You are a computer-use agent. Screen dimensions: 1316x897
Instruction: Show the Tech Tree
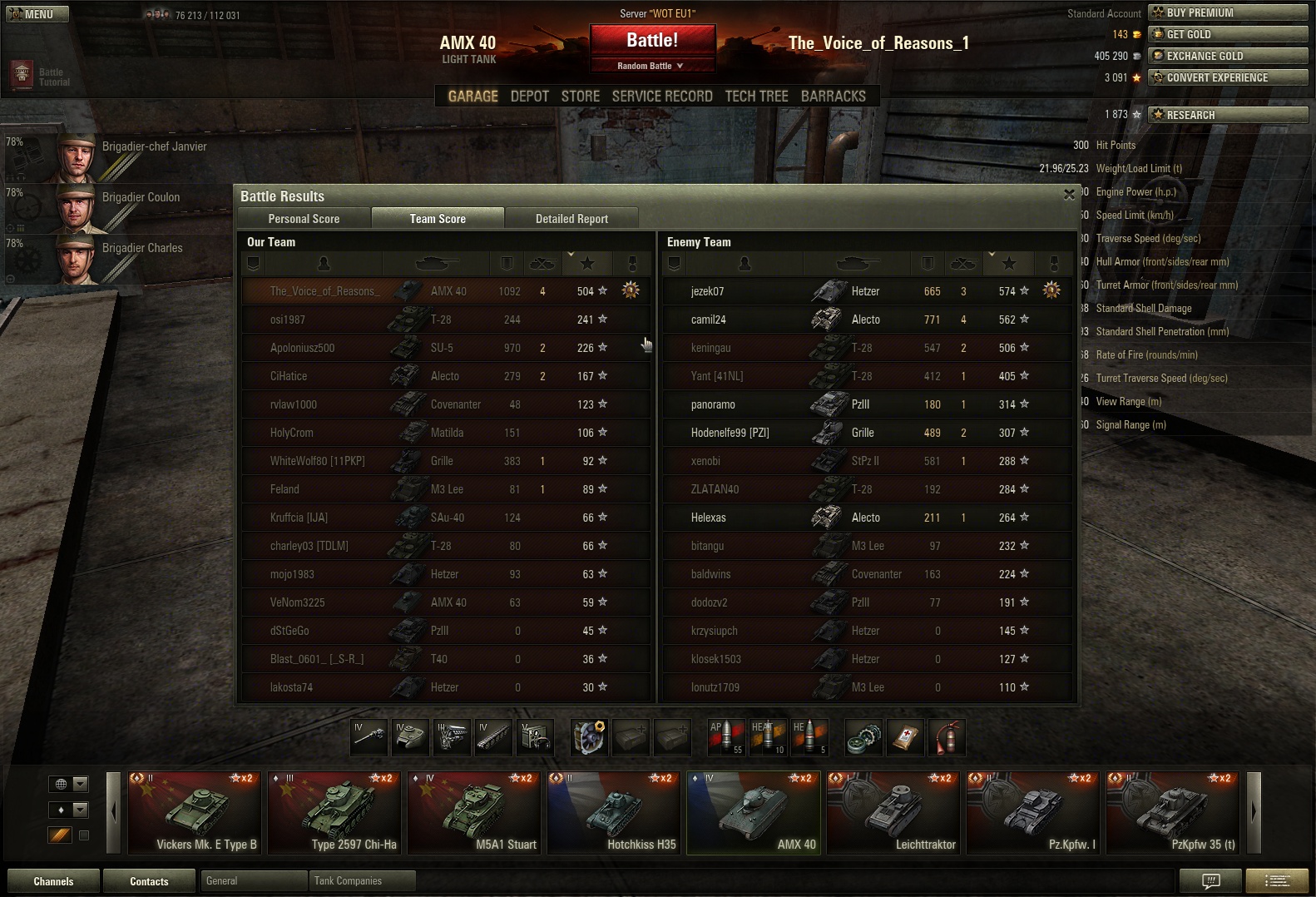click(x=756, y=97)
